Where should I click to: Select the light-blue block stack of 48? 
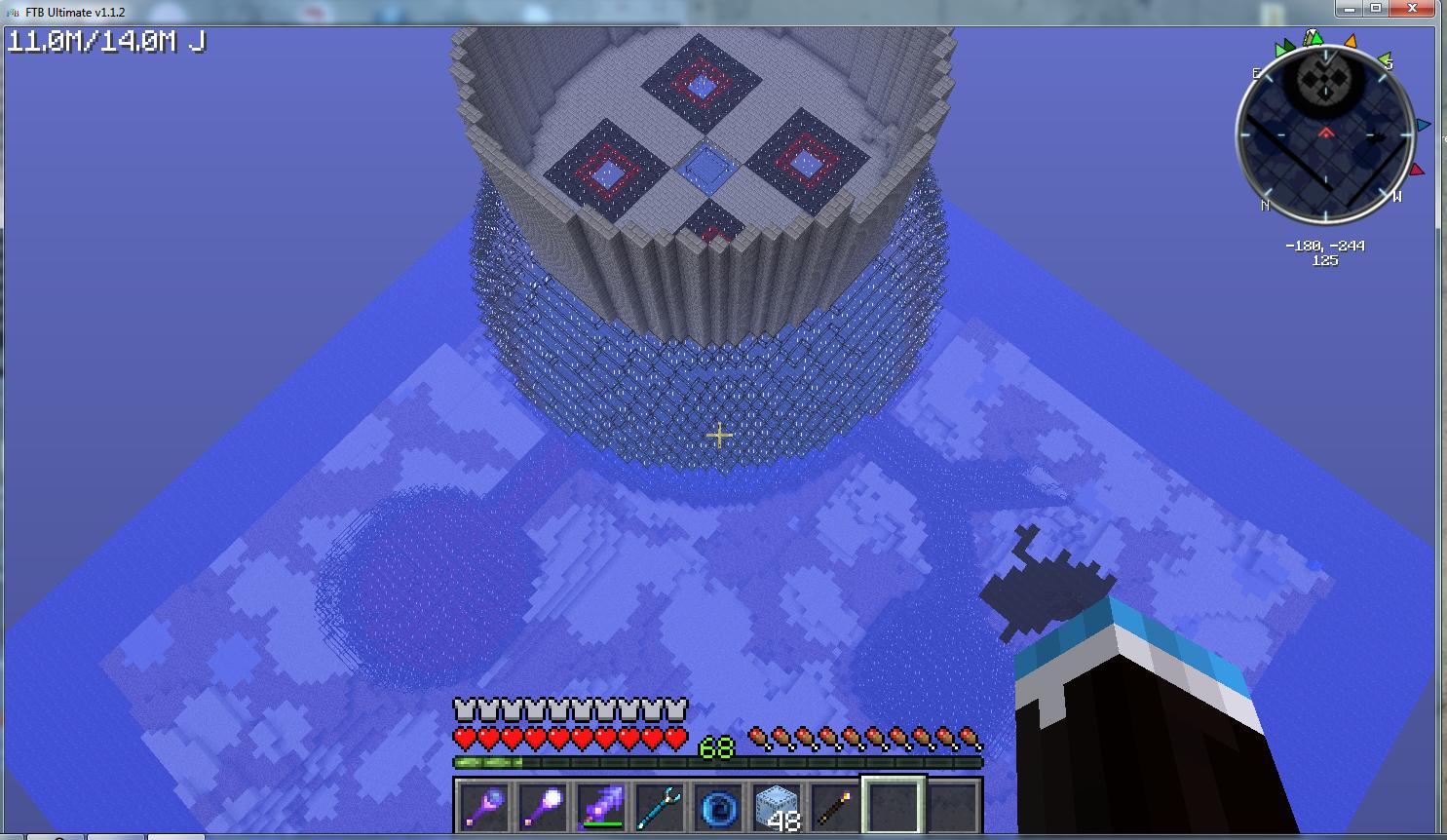point(778,807)
